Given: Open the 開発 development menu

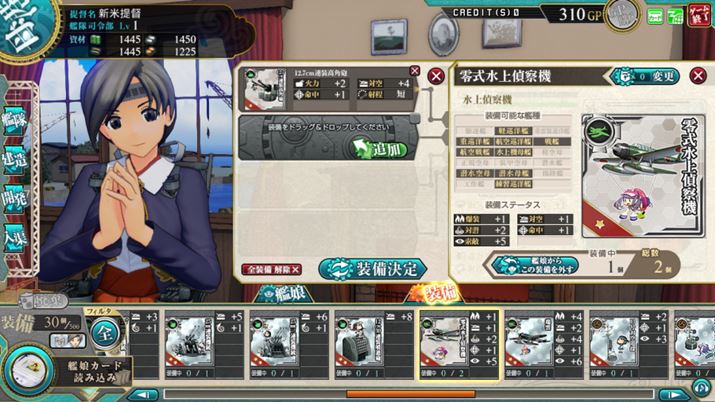Looking at the screenshot, I should pyautogui.click(x=16, y=202).
